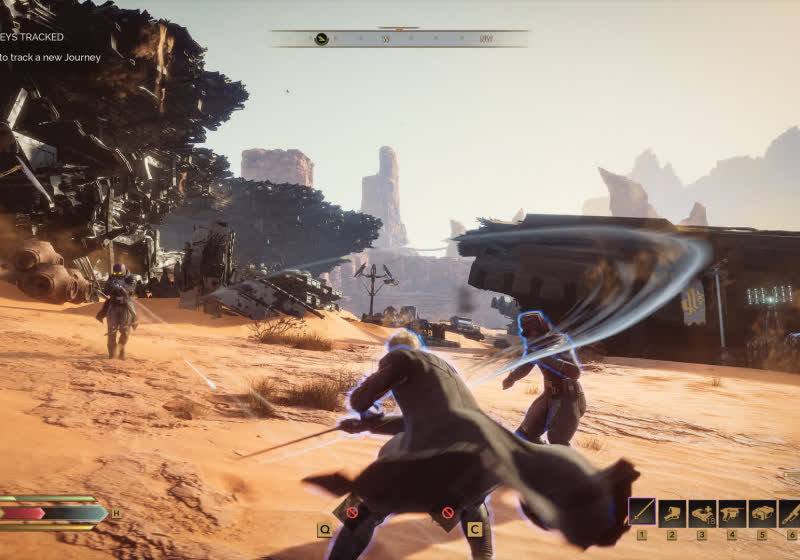Select the sword in hotbar slot 1

(x=642, y=512)
